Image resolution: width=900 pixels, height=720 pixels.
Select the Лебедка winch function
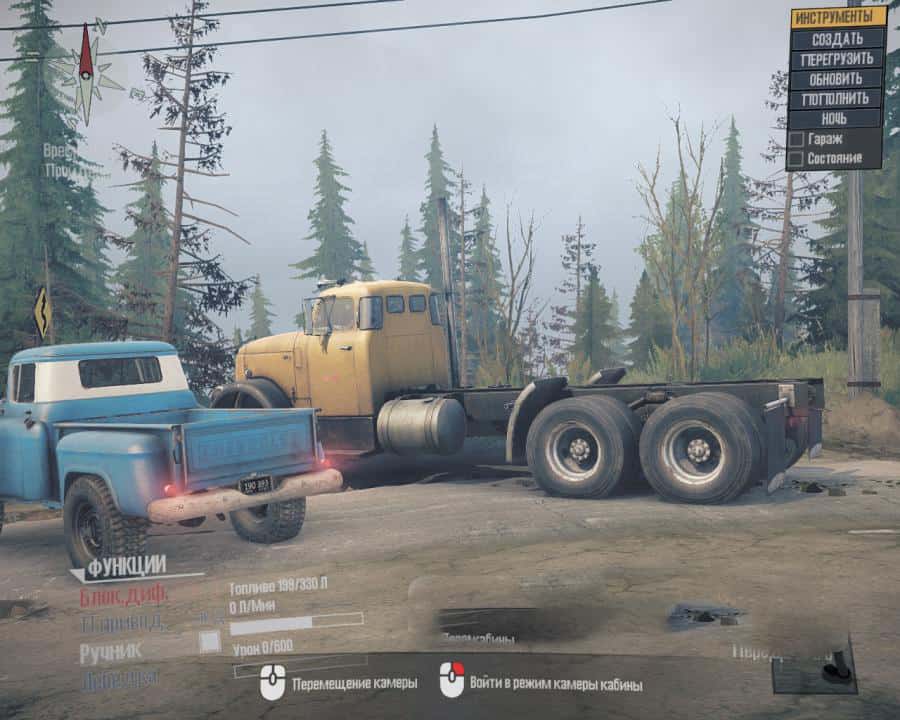119,678
